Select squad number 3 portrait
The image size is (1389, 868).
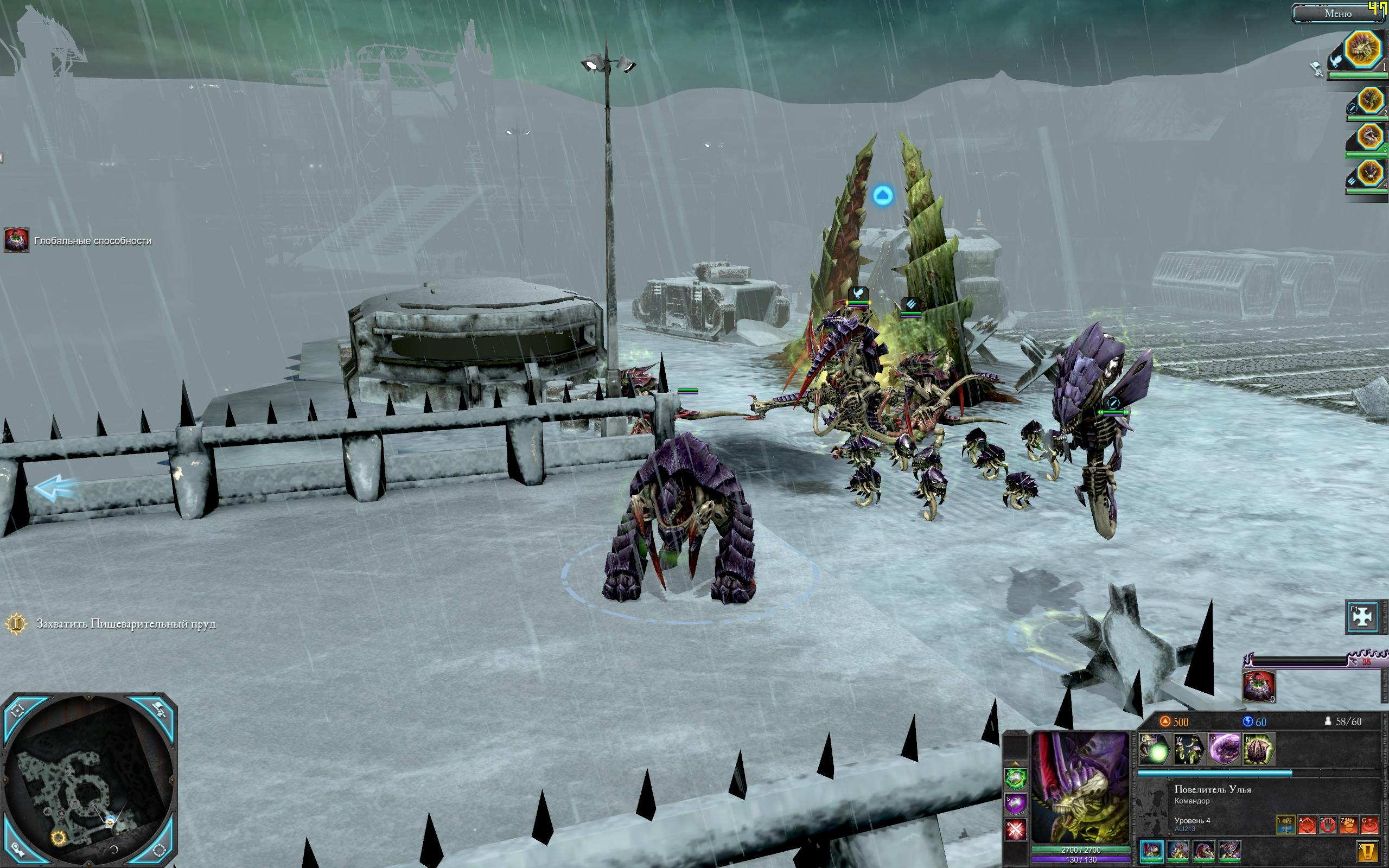click(1370, 137)
